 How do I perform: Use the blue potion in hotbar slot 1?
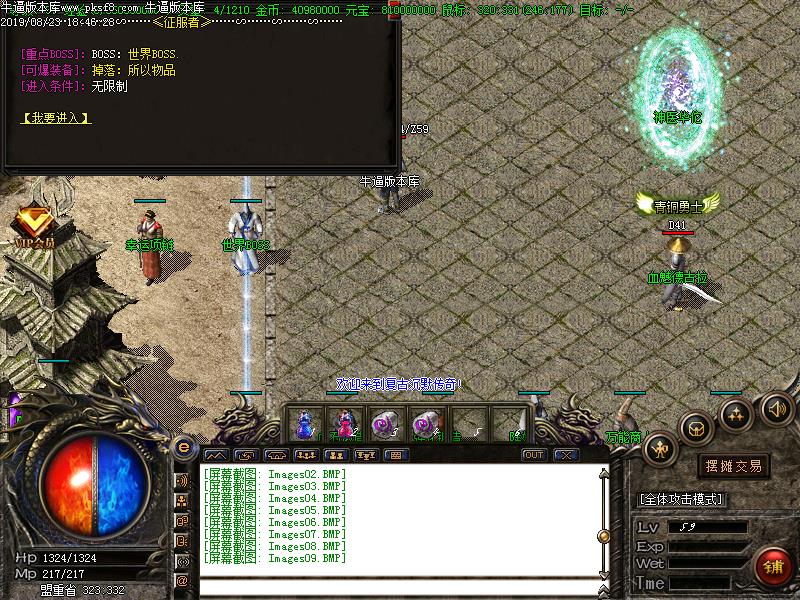(x=304, y=424)
